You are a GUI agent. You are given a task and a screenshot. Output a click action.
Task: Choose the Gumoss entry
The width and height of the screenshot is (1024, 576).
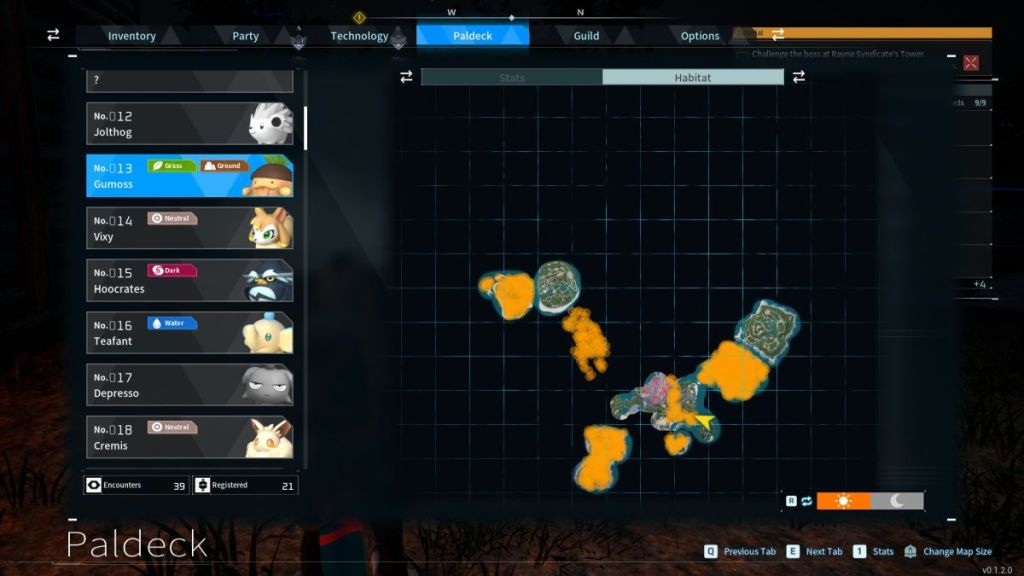point(189,176)
